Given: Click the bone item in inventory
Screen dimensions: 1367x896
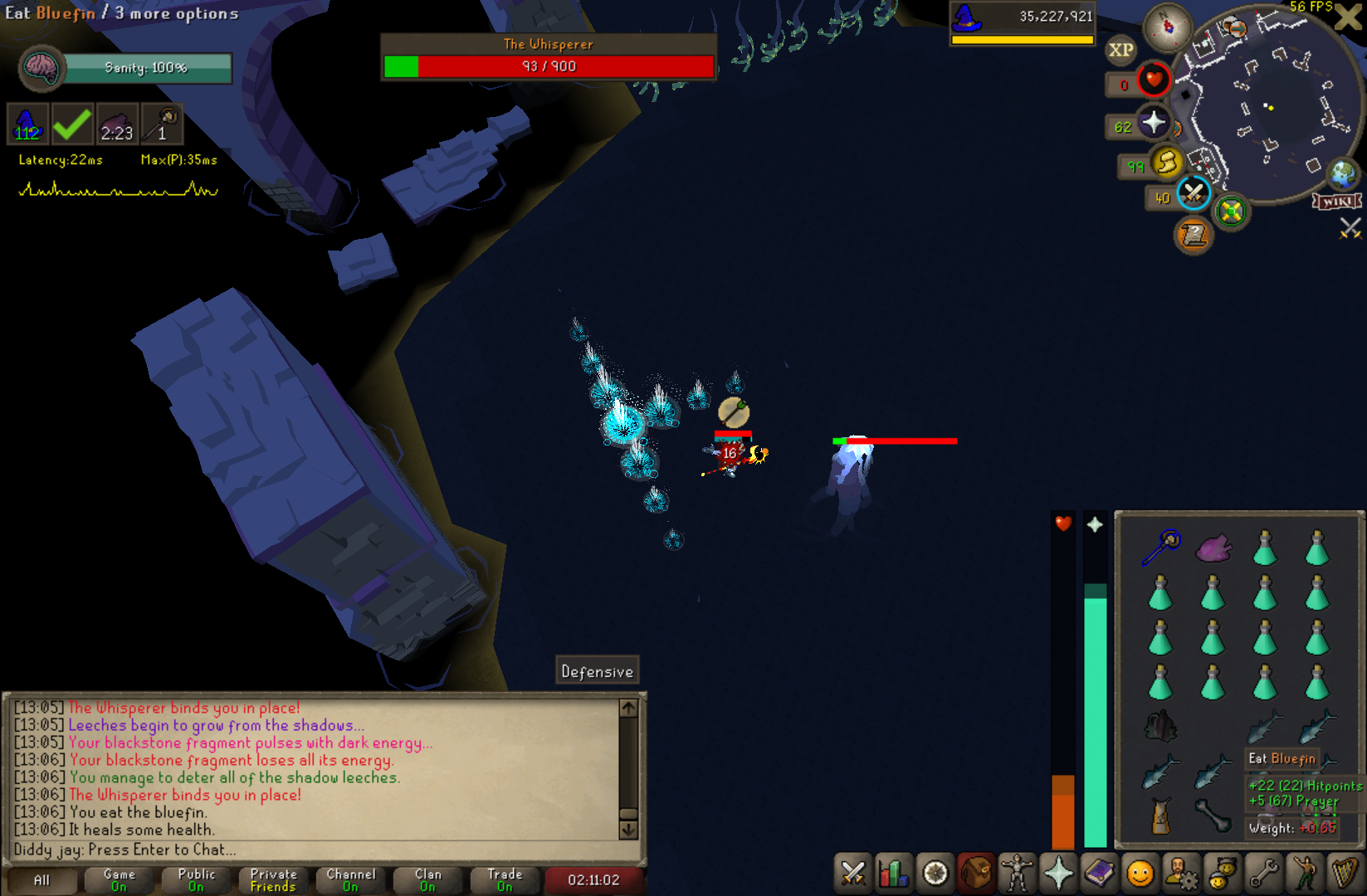Looking at the screenshot, I should point(1213,815).
